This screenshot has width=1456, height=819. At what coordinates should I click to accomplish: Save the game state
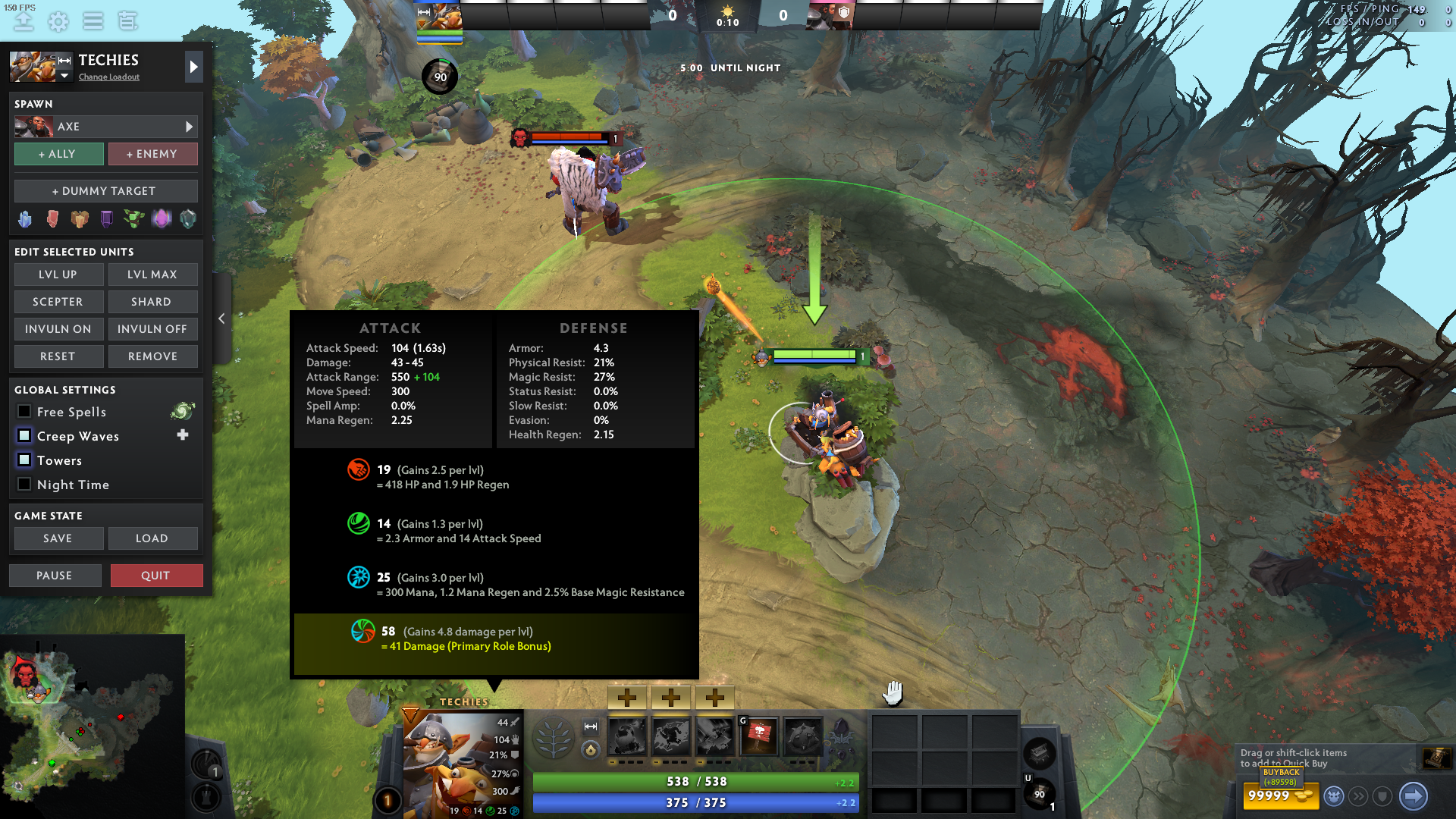point(58,538)
